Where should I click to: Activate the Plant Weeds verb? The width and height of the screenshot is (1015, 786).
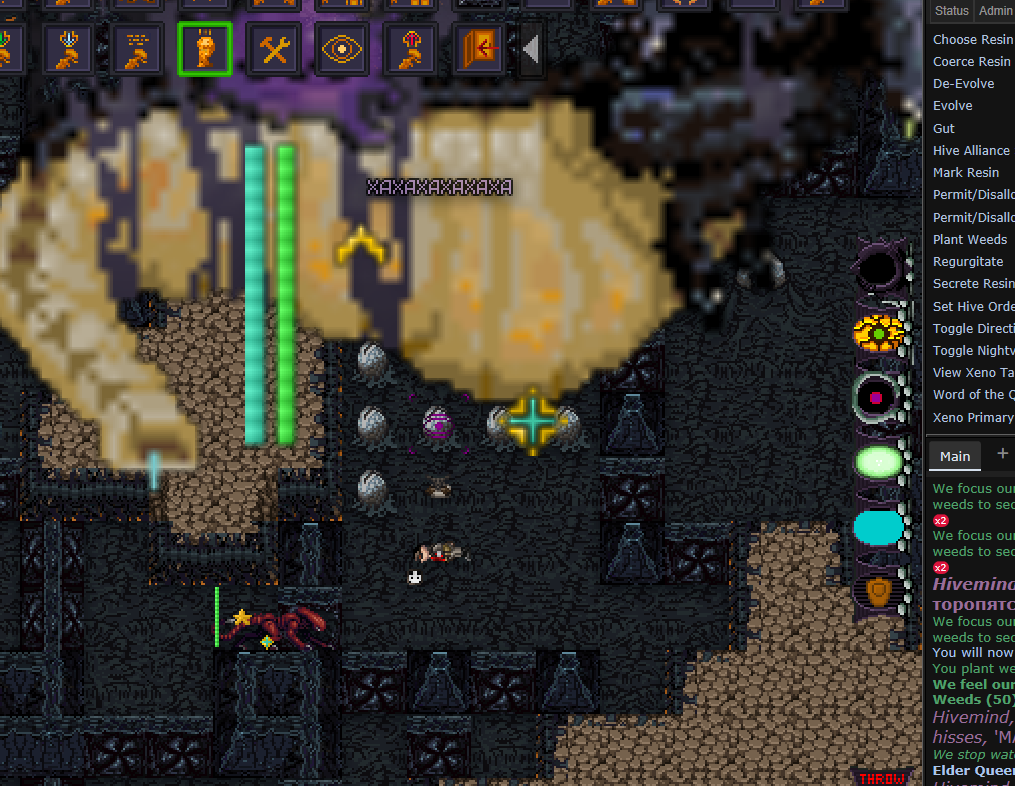[969, 239]
